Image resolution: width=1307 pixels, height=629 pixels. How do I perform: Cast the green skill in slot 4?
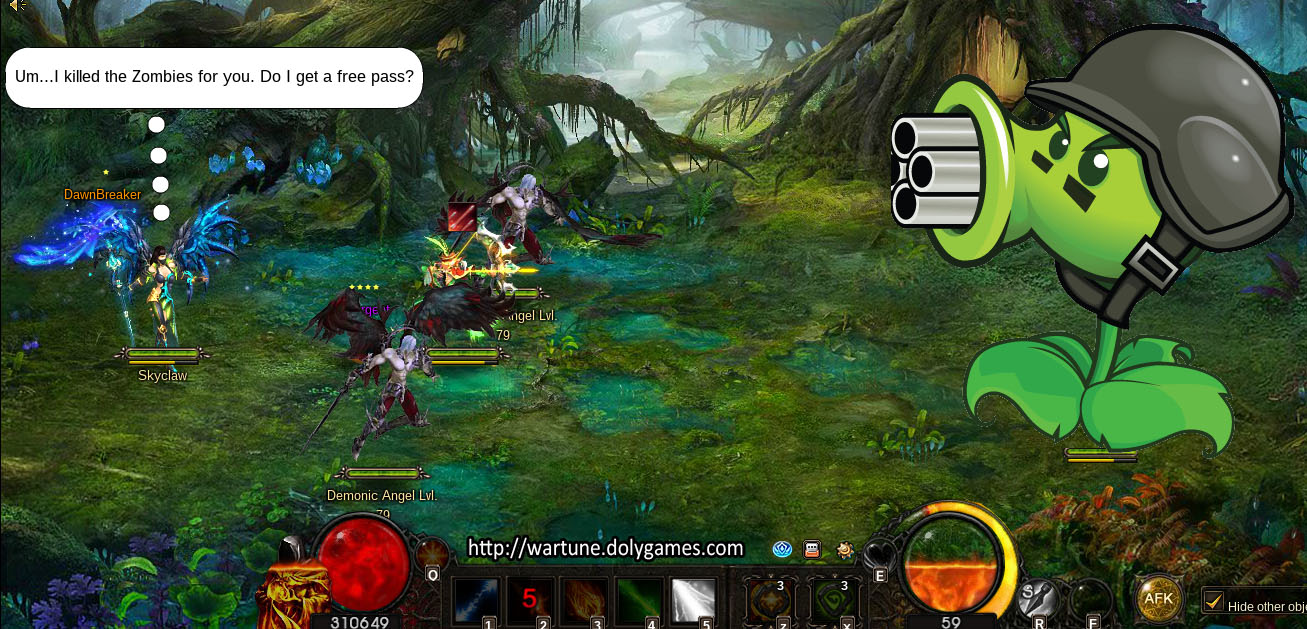(x=638, y=599)
